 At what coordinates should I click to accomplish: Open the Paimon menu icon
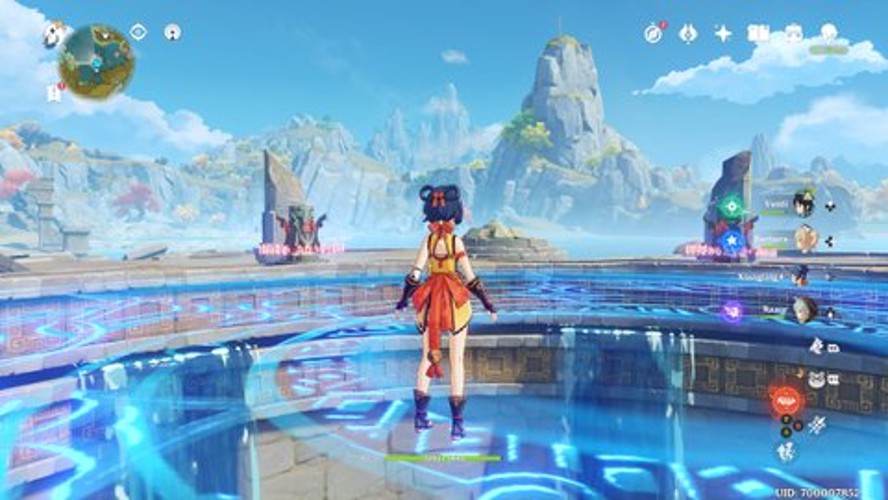[52, 35]
